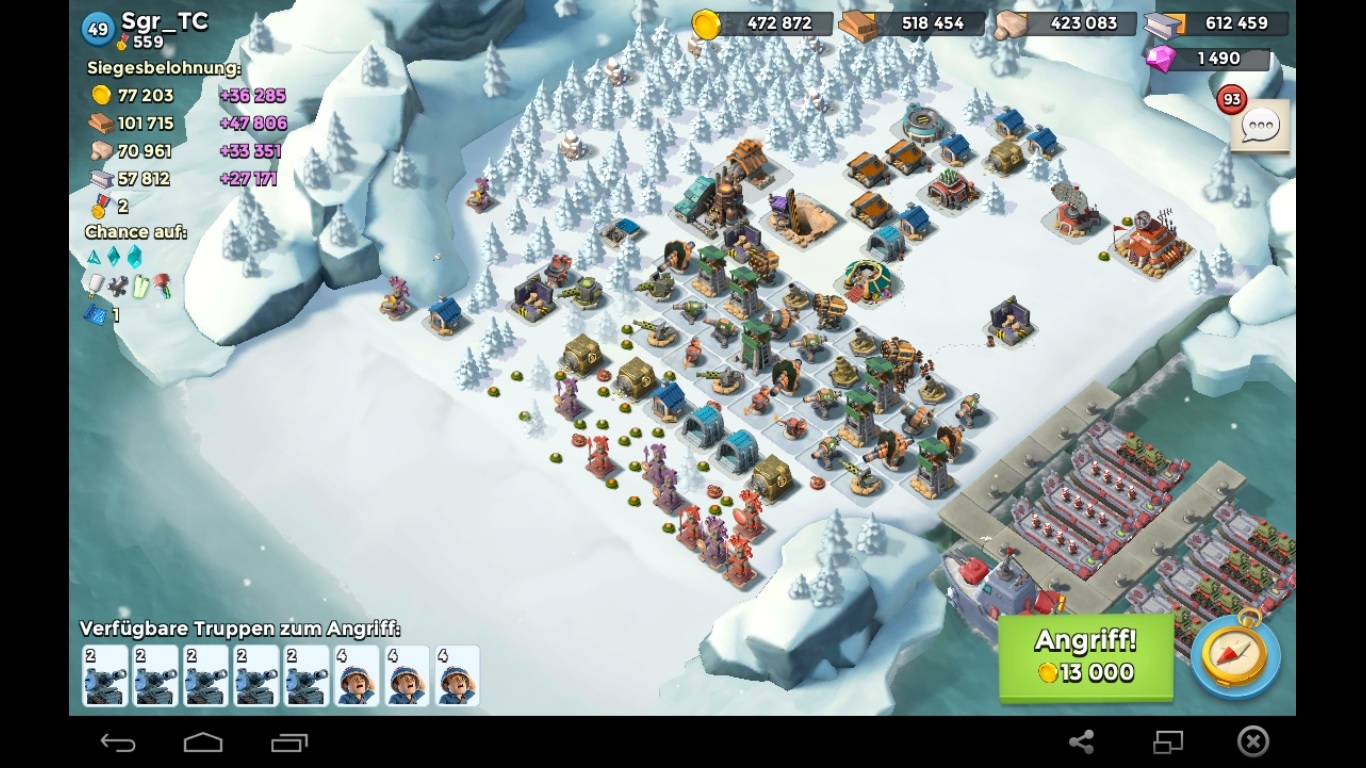Screen dimensions: 1366x768
Task: Open the chat speech bubble icon
Action: tap(1259, 127)
